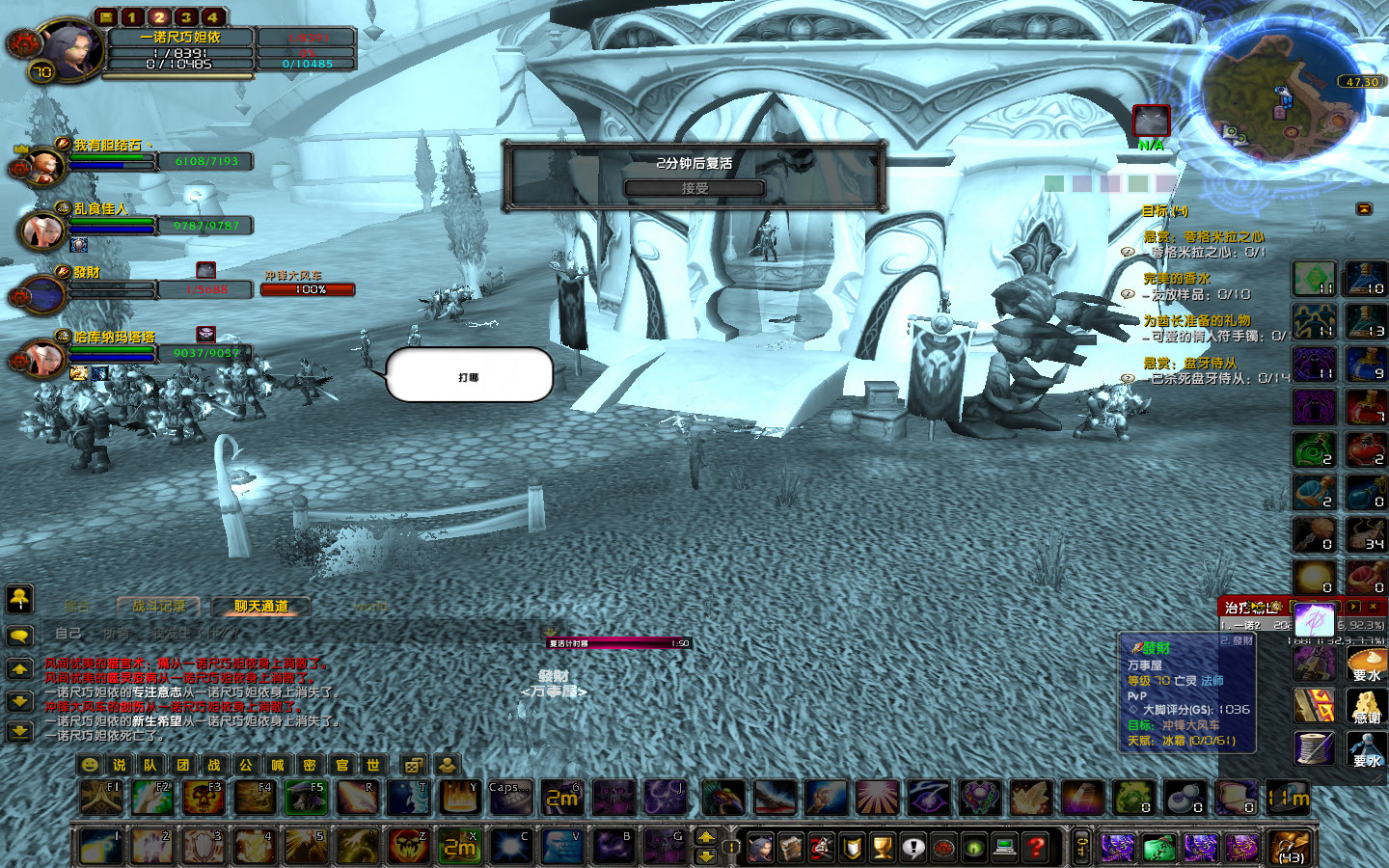Screen dimensions: 1389x868
Task: Switch to the 聊天通道 chat tab
Action: (x=260, y=607)
